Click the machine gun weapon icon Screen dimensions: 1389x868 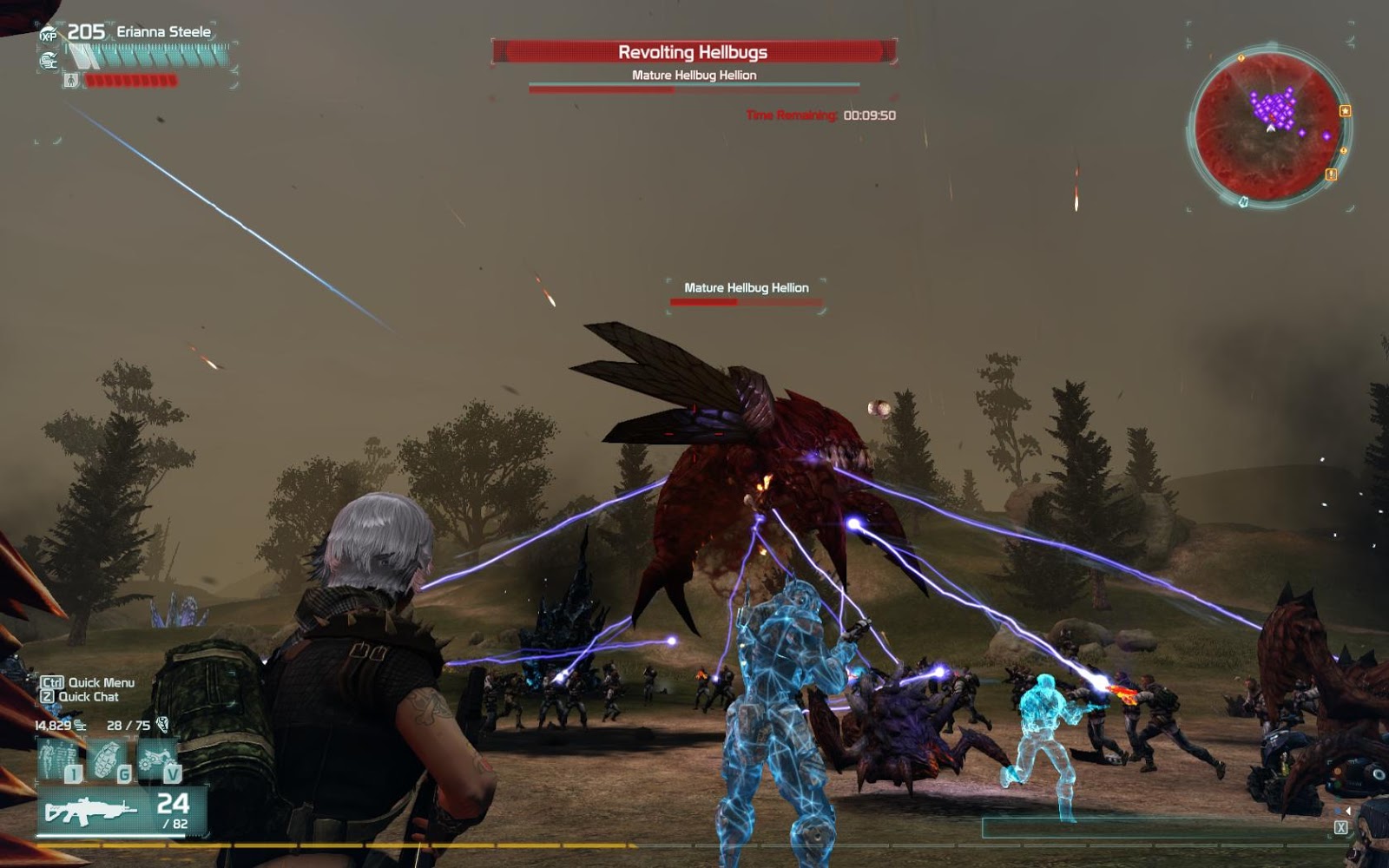91,810
